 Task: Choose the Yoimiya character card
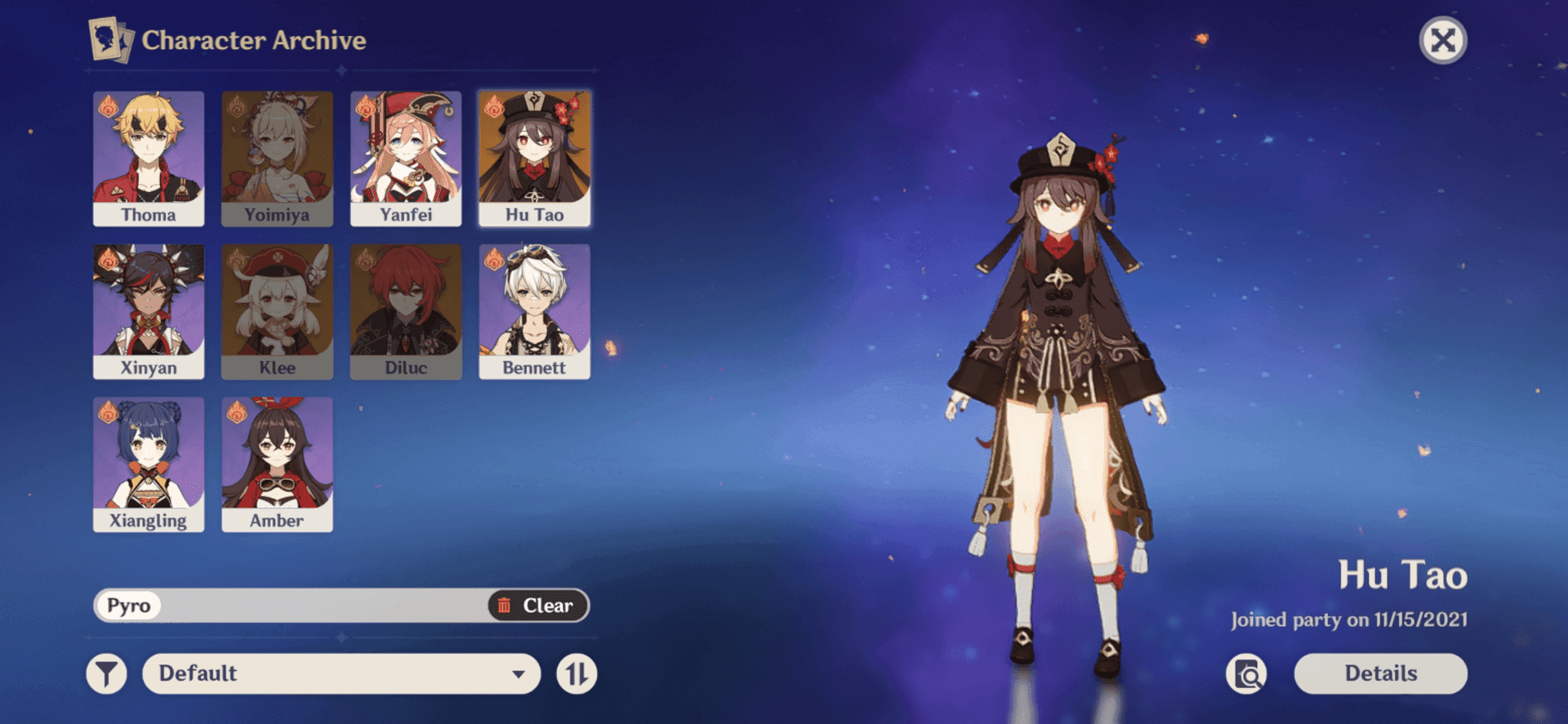277,159
